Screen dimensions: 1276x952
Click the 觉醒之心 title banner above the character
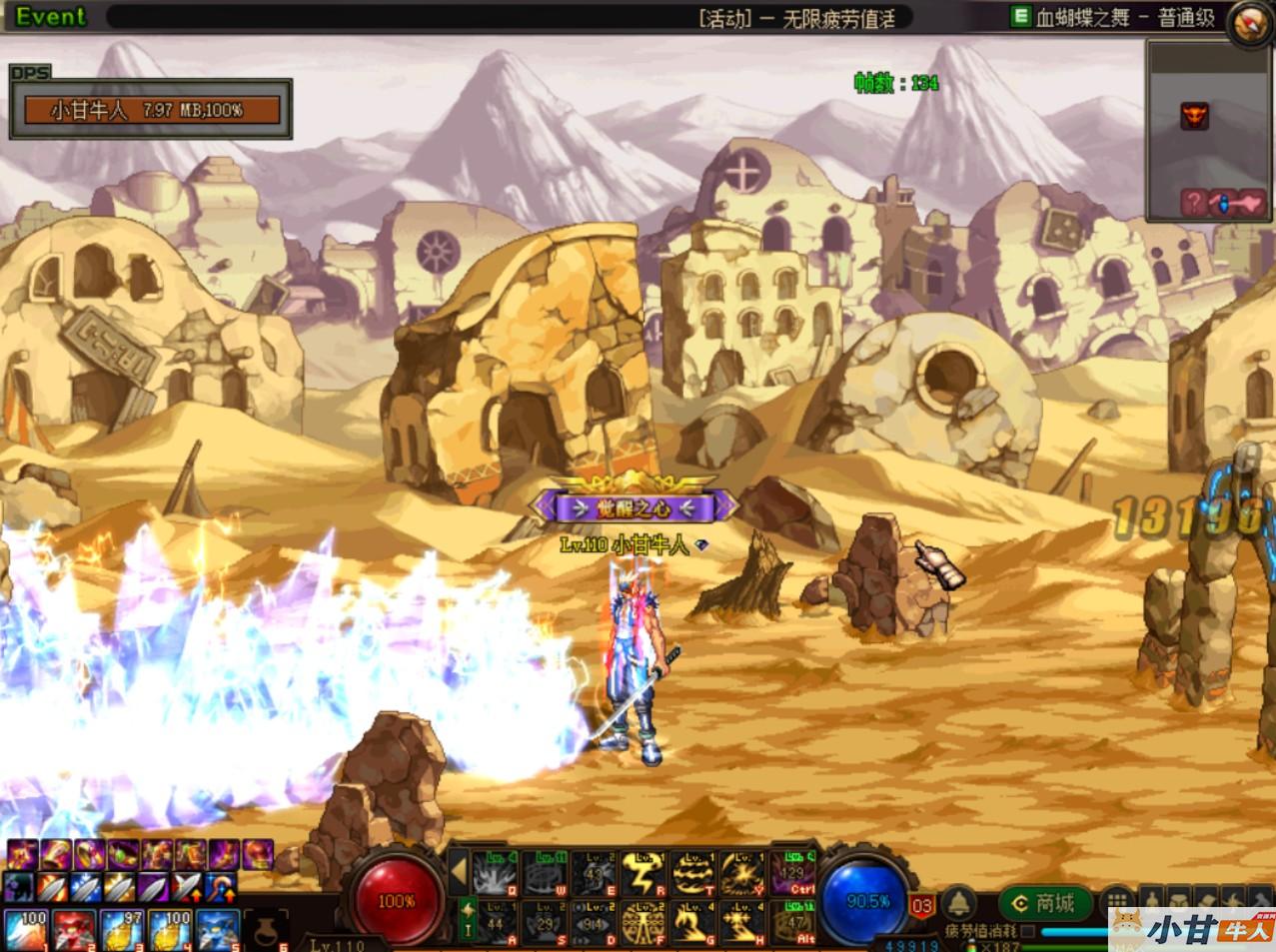point(635,507)
